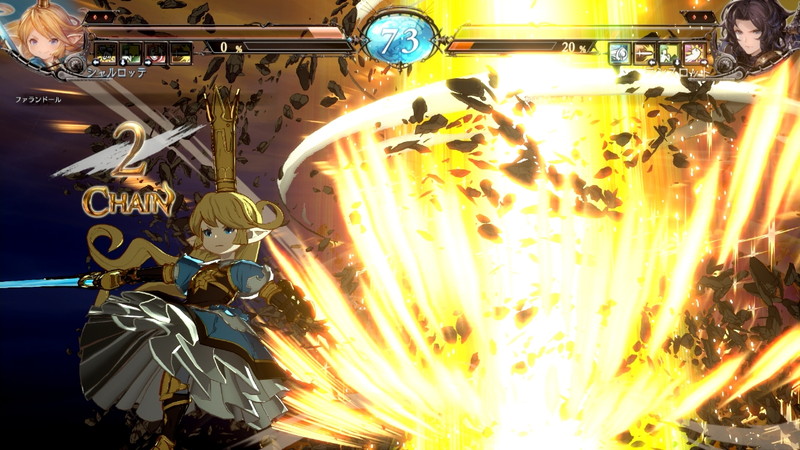This screenshot has height=450, width=800.
Task: Select Charlotta's red skill icon
Action: (155, 52)
